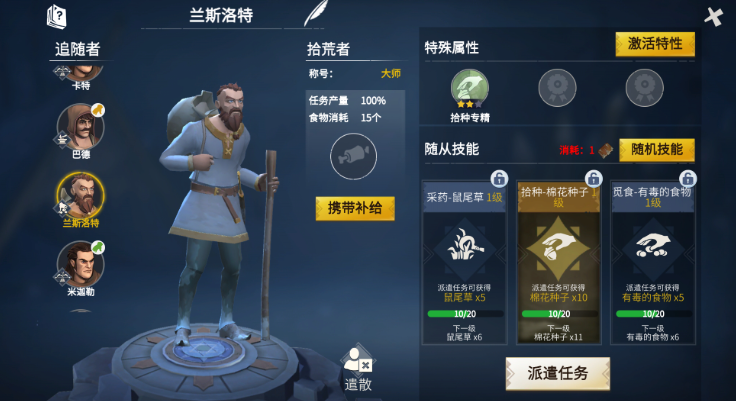Select follower 兰斯洛特 portrait

pos(80,196)
